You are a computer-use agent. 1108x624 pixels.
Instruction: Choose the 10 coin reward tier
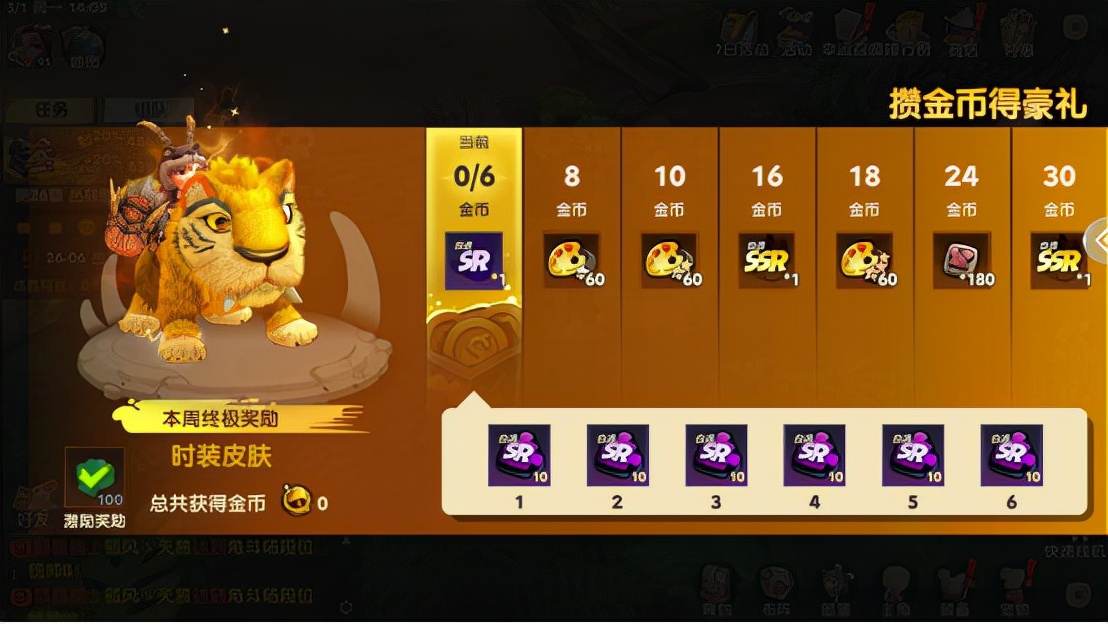click(670, 260)
